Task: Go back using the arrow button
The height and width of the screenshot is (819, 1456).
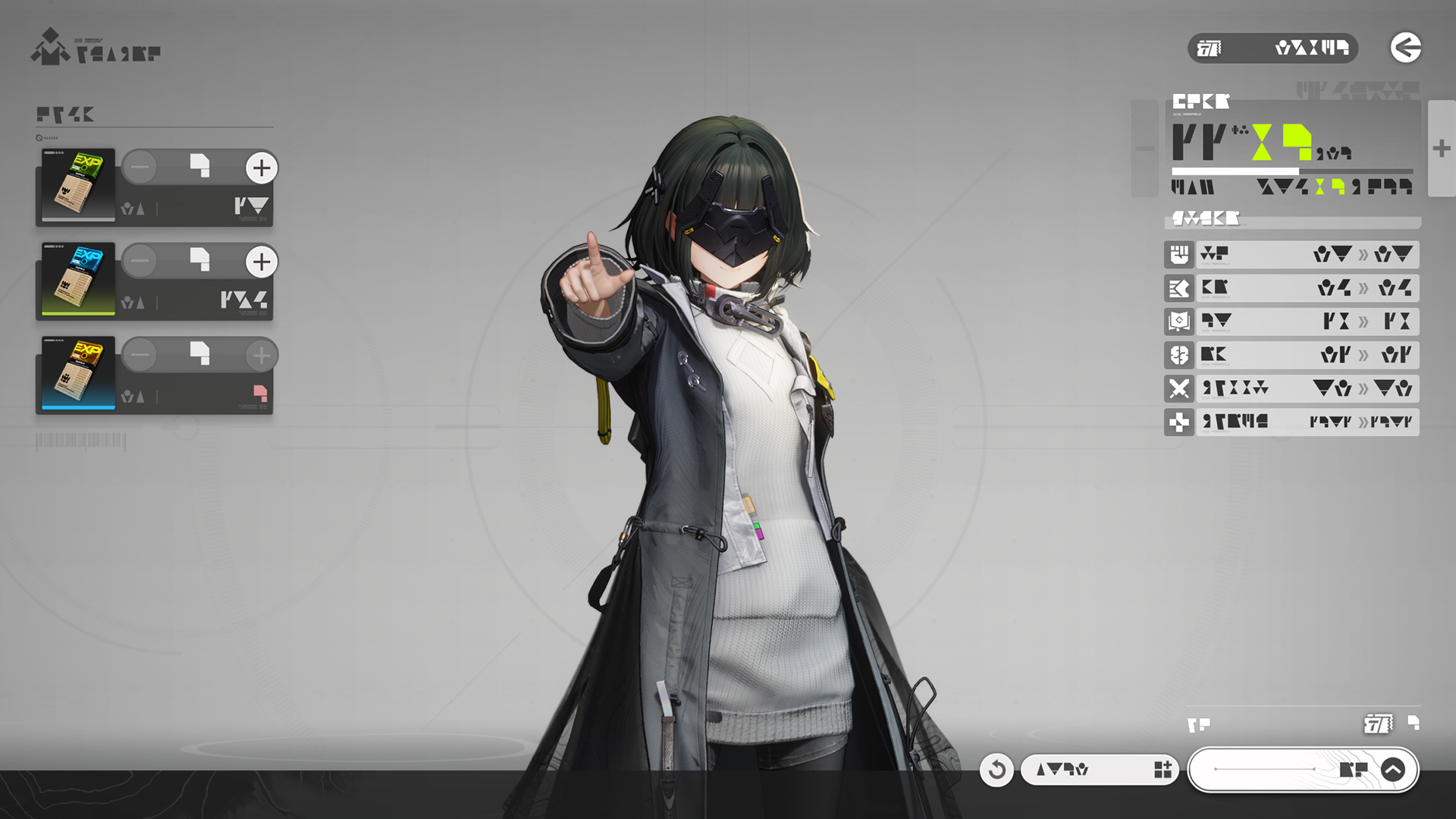Action: click(x=1405, y=48)
